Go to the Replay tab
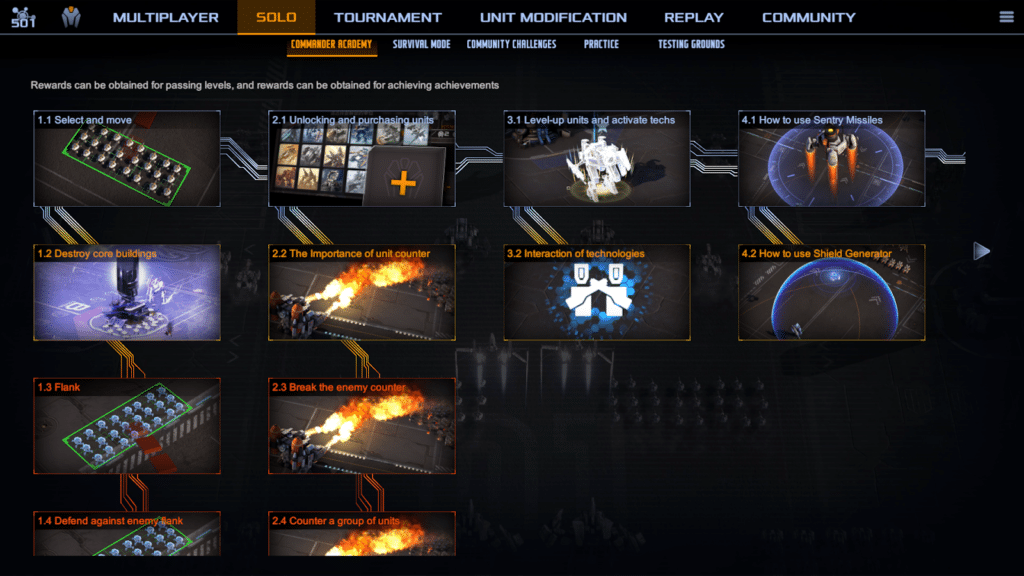Viewport: 1024px width, 576px height. click(x=694, y=17)
